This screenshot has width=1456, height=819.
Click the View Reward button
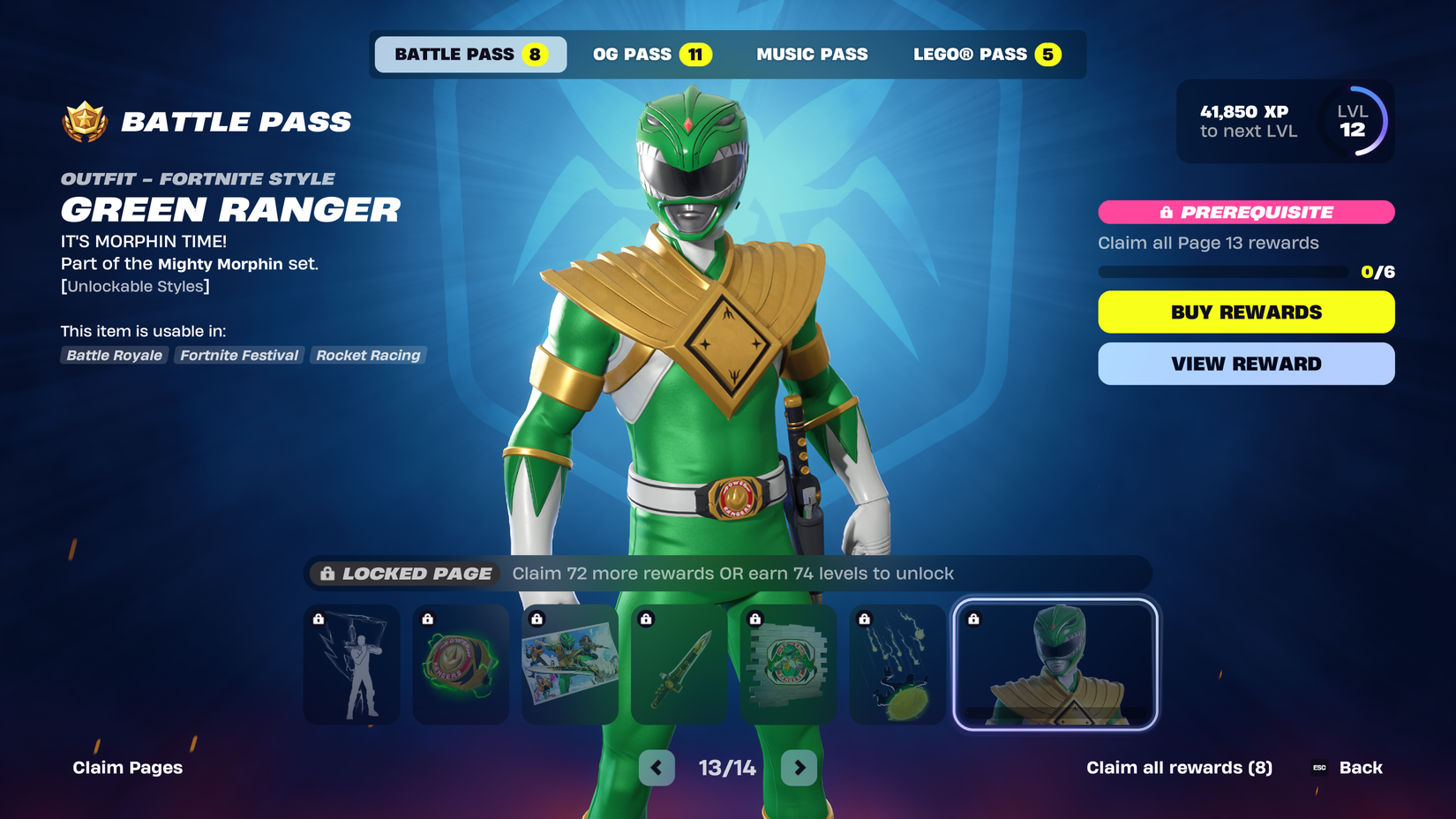(1245, 363)
